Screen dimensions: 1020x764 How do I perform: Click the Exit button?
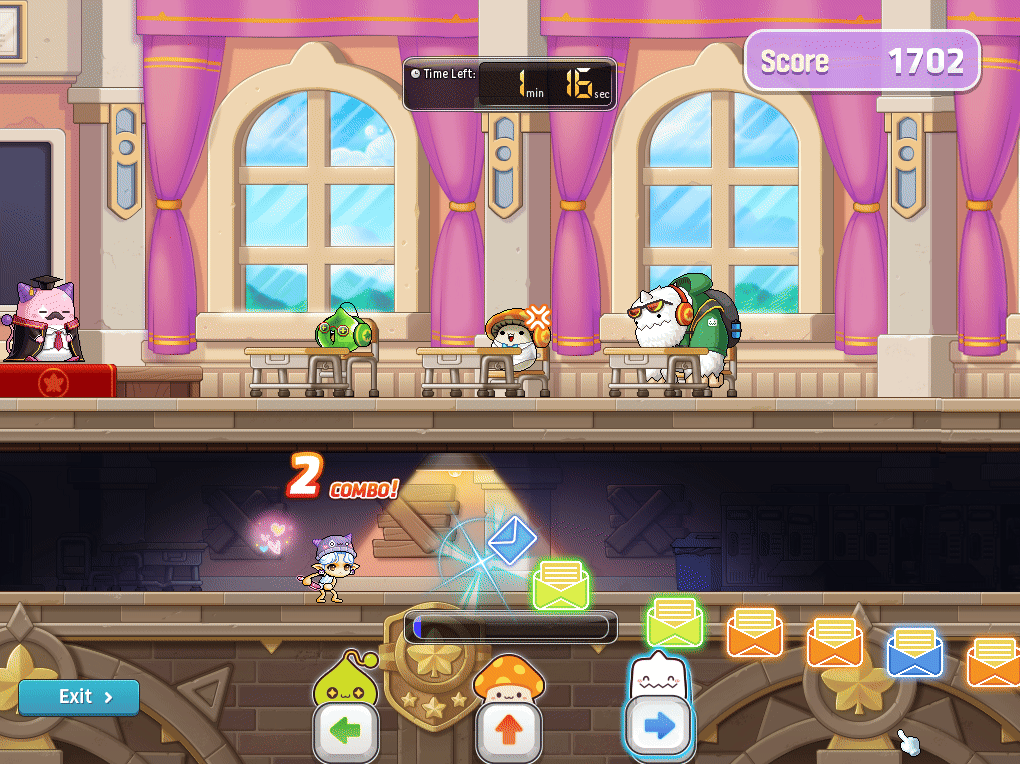79,697
